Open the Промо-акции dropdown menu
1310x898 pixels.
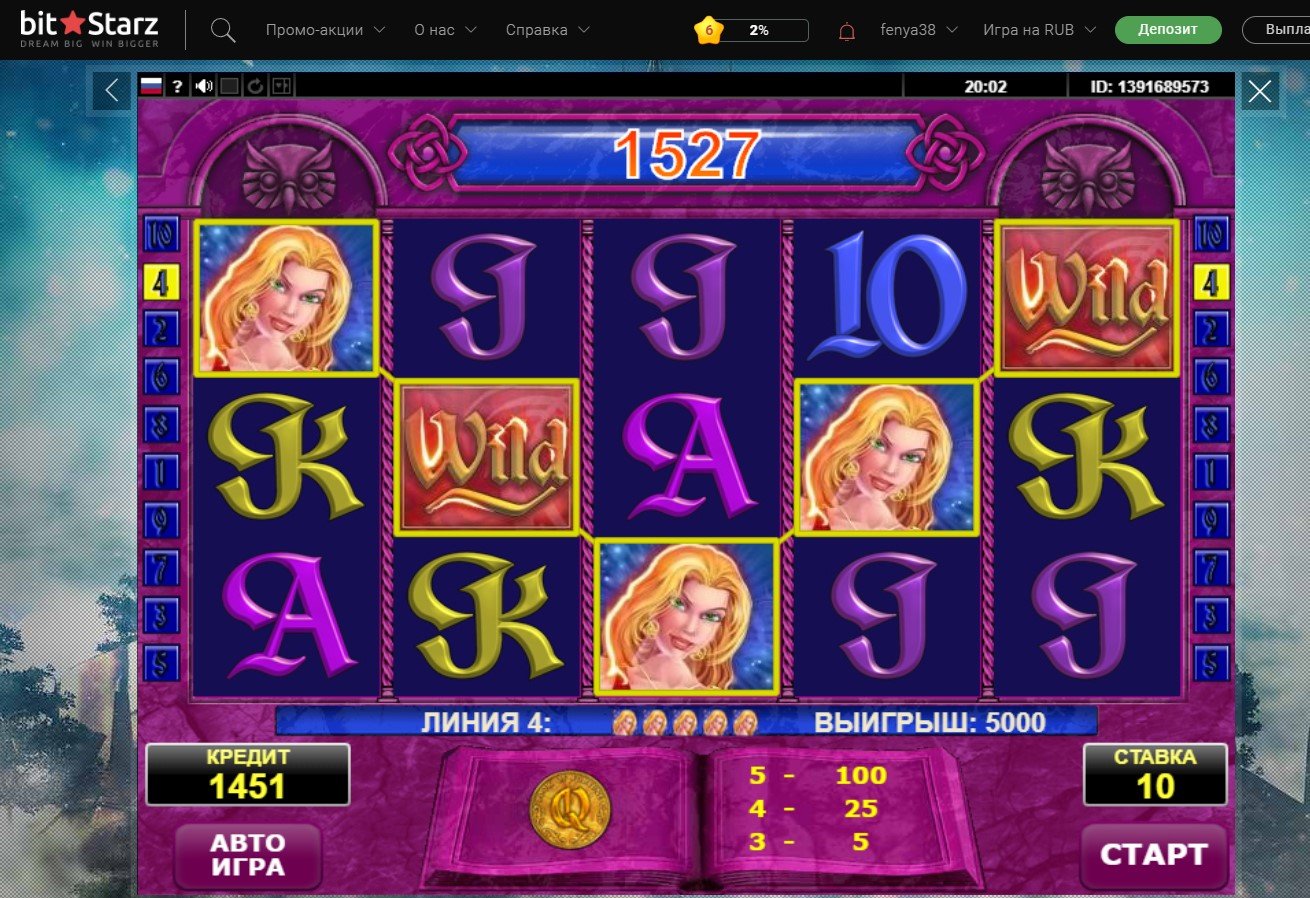click(x=325, y=30)
